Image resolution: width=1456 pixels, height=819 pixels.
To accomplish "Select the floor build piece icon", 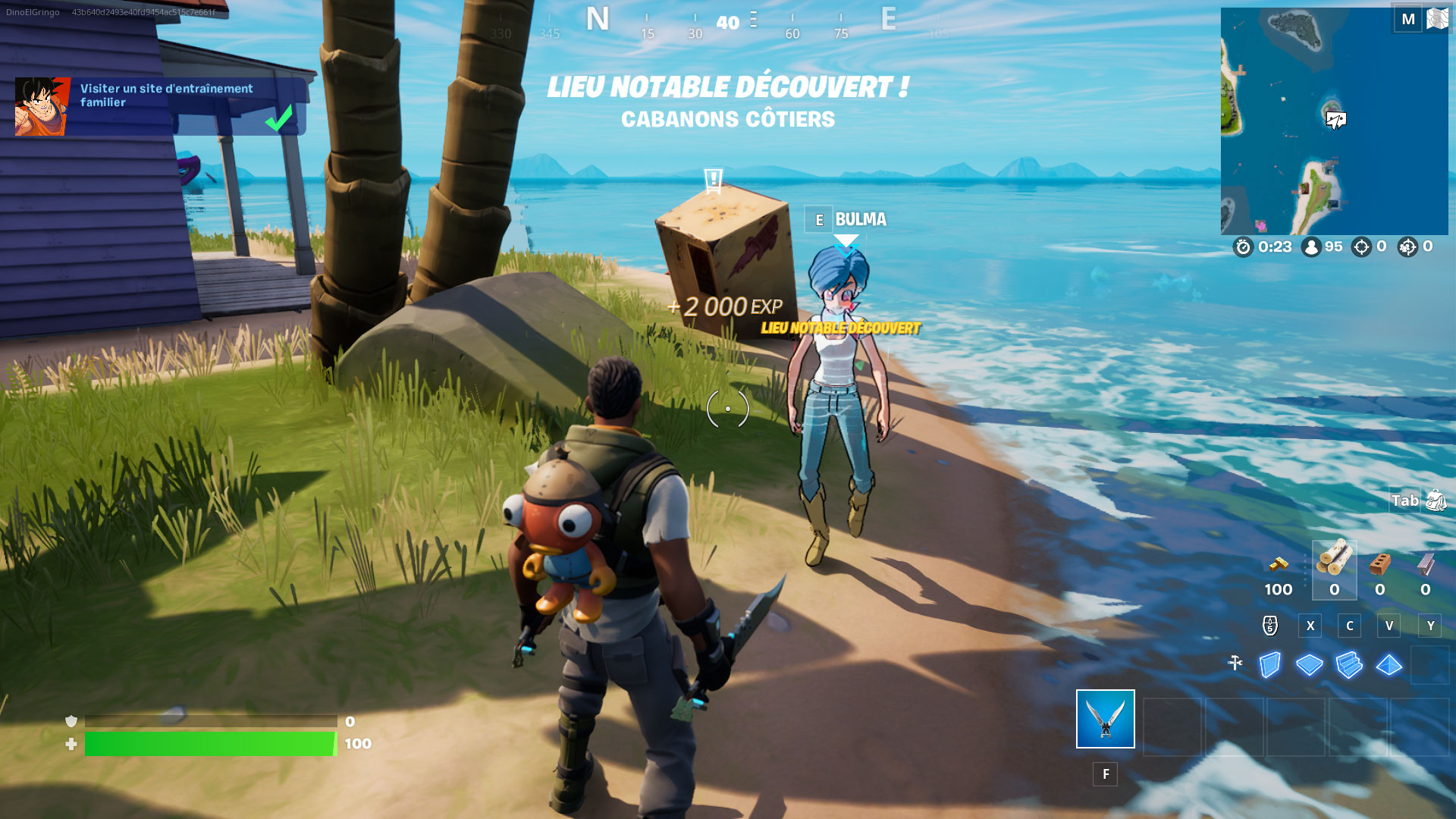I will click(x=1310, y=666).
